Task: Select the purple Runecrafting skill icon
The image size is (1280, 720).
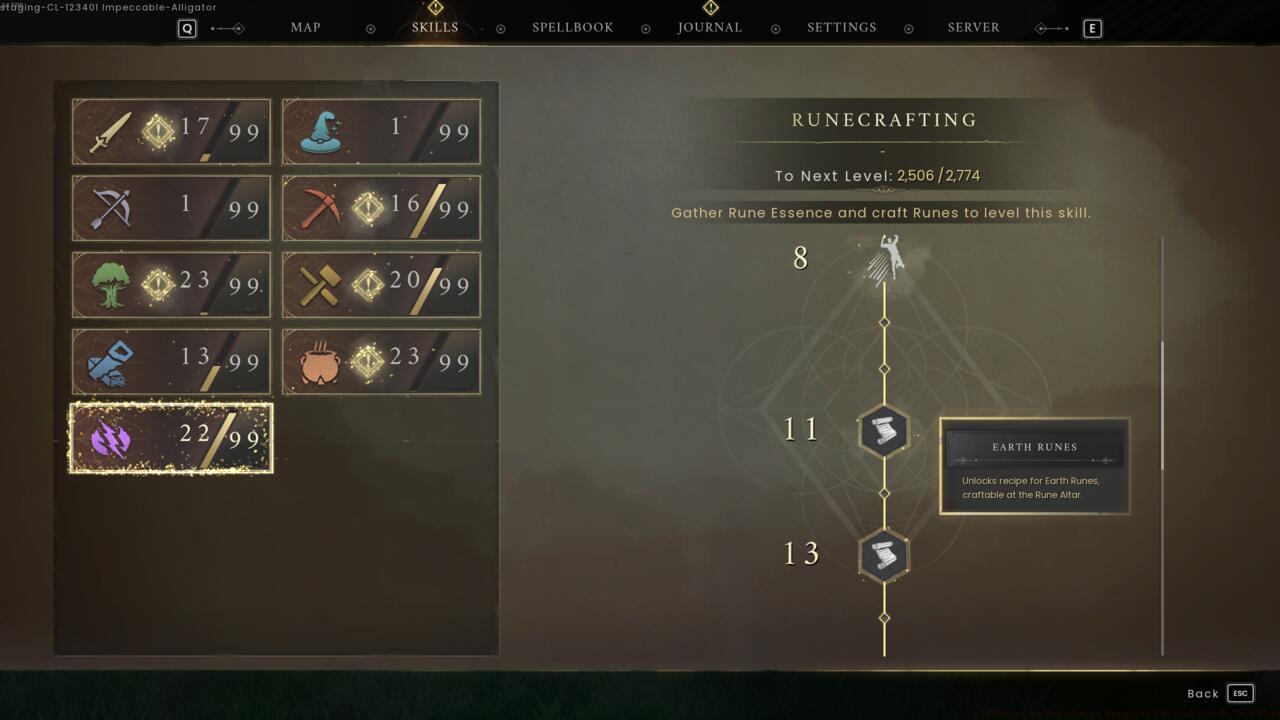Action: coord(107,437)
